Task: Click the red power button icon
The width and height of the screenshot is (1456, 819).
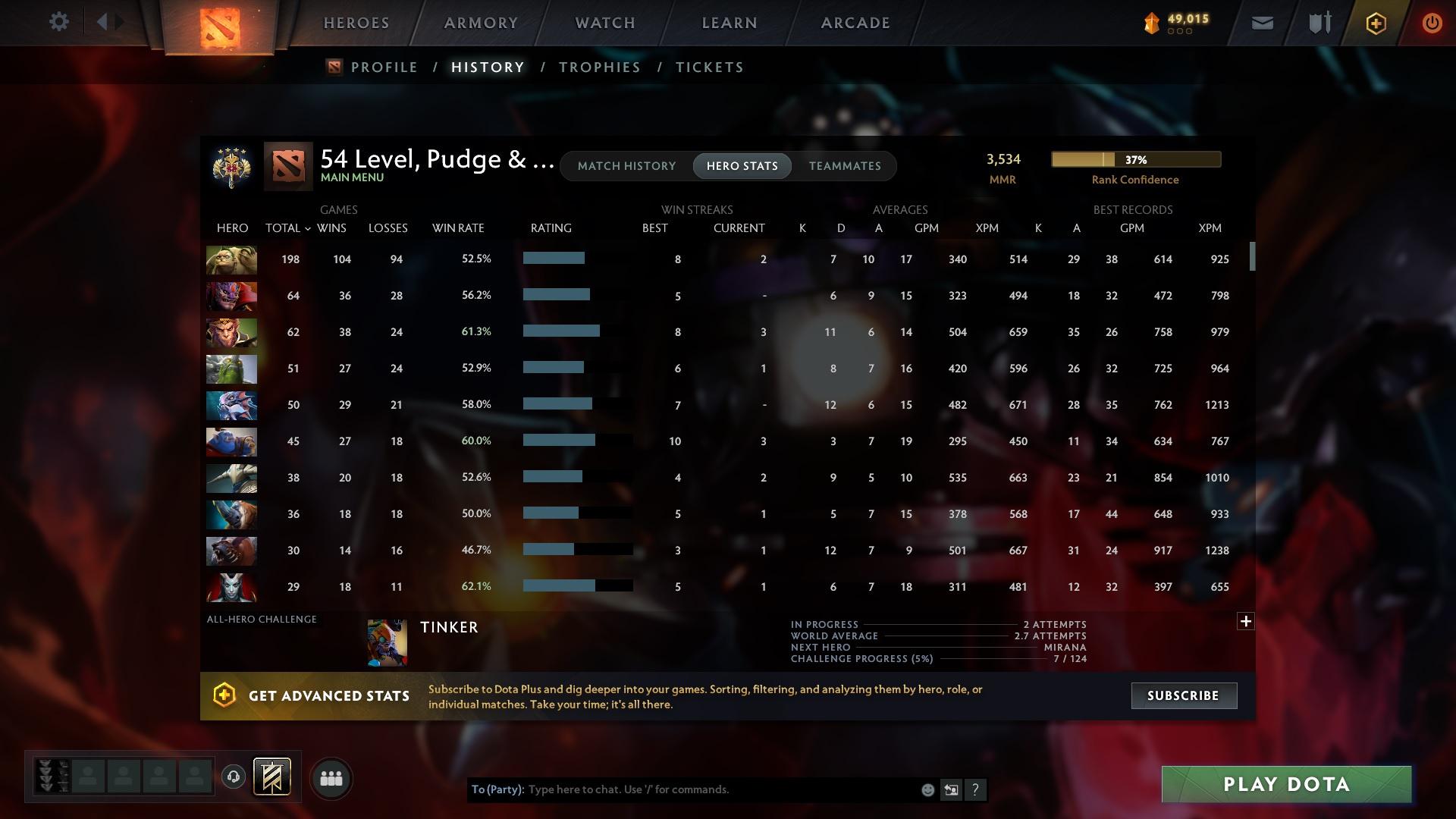Action: coord(1432,22)
